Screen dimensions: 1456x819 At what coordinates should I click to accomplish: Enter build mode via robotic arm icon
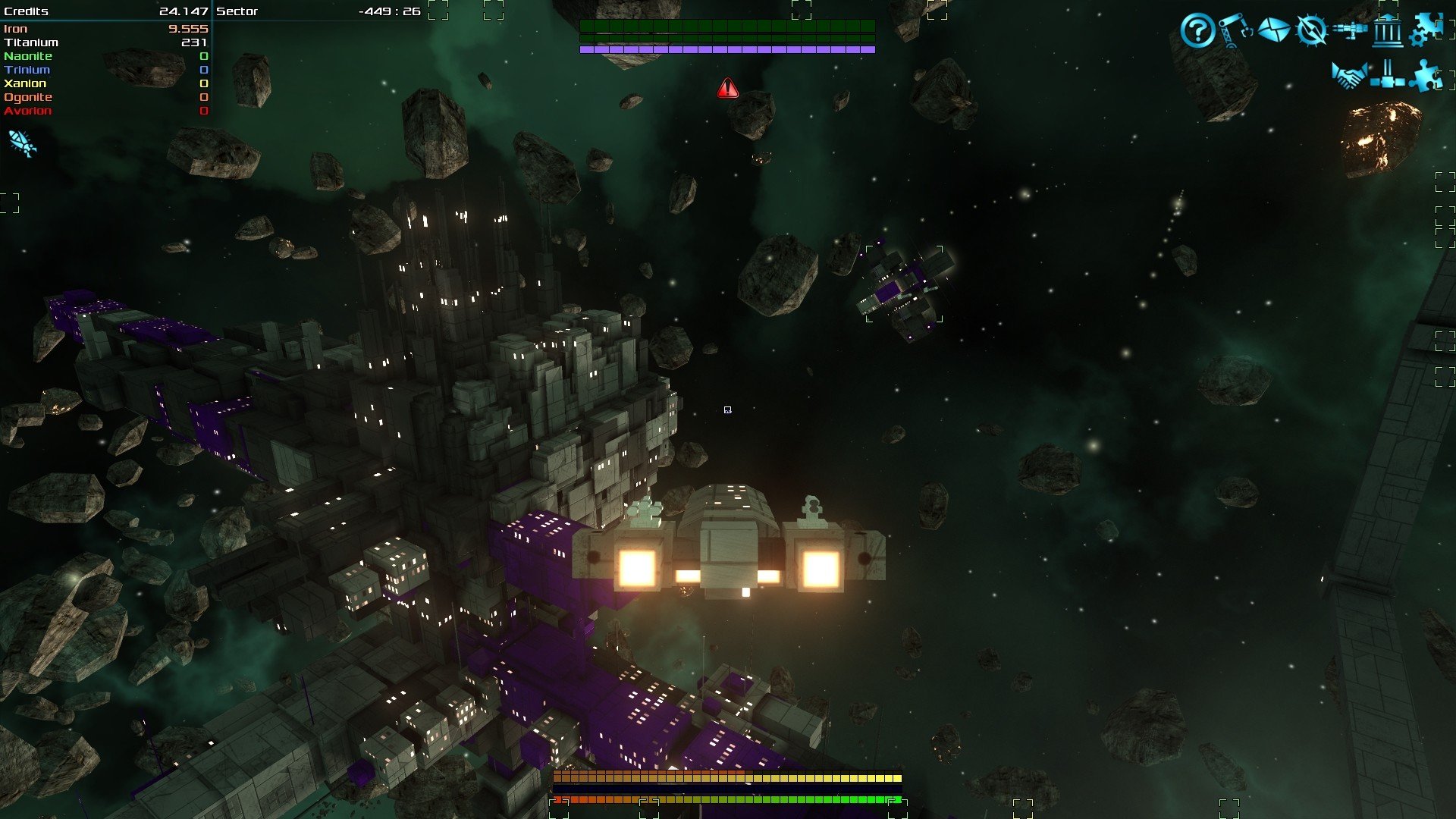coord(1235,30)
